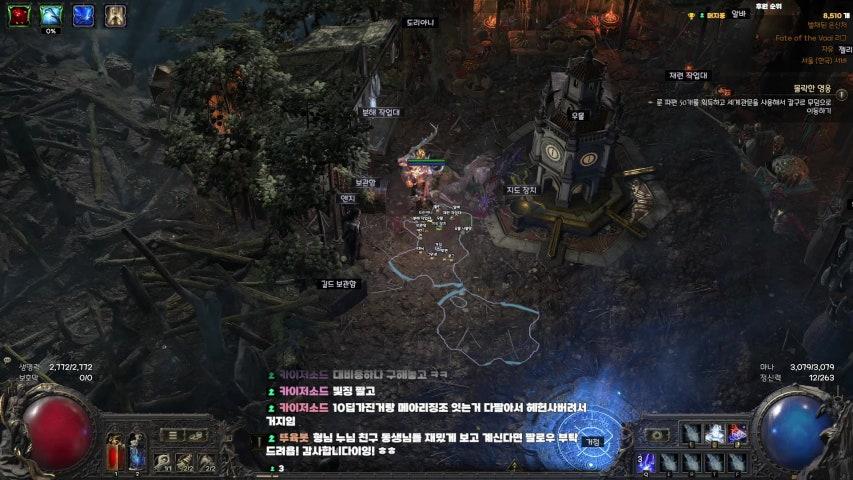
Task: Click the 지도 장치 (Map Device) label
Action: point(522,189)
